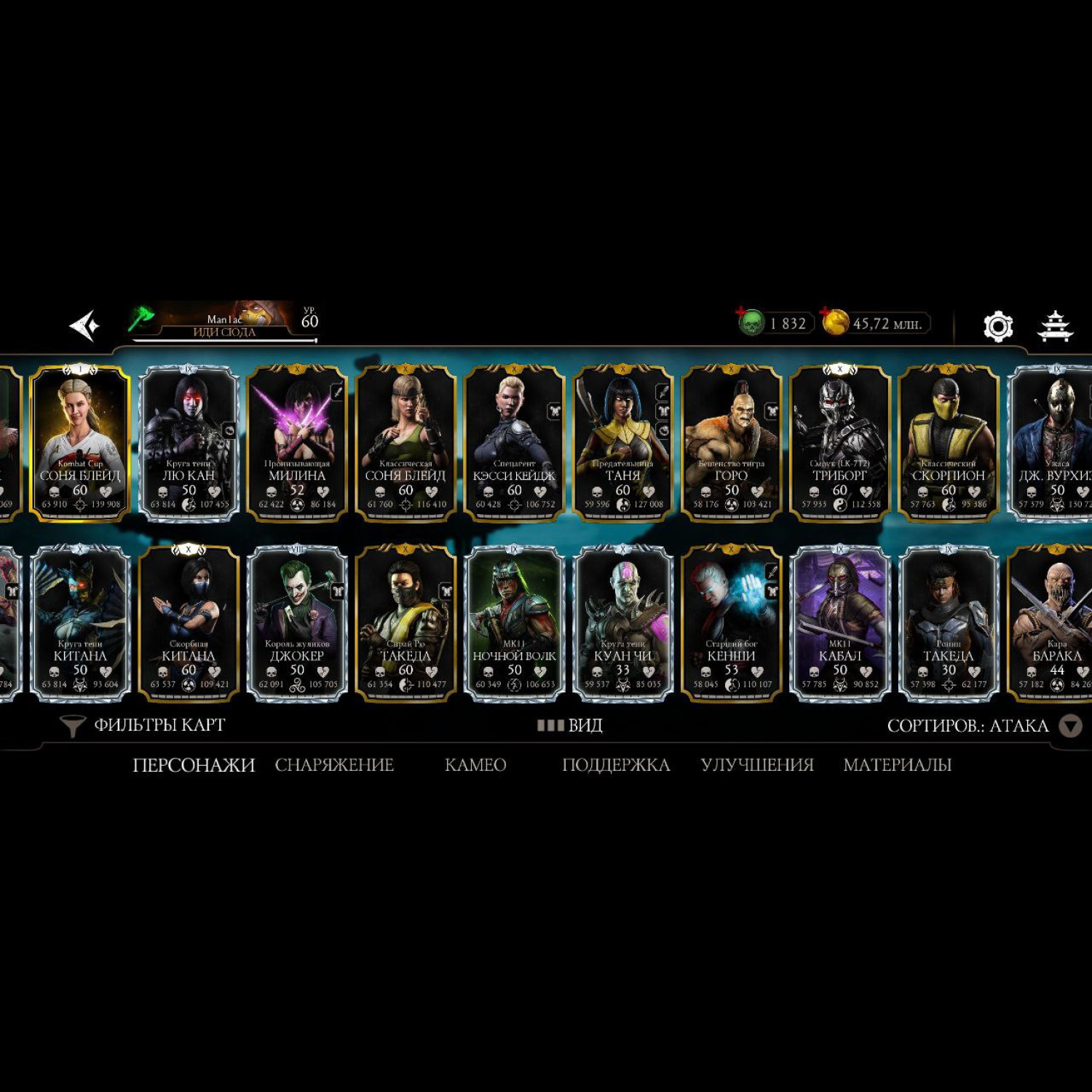Open card filters (ФИЛЬТРЫ КАРТ)

click(x=143, y=725)
